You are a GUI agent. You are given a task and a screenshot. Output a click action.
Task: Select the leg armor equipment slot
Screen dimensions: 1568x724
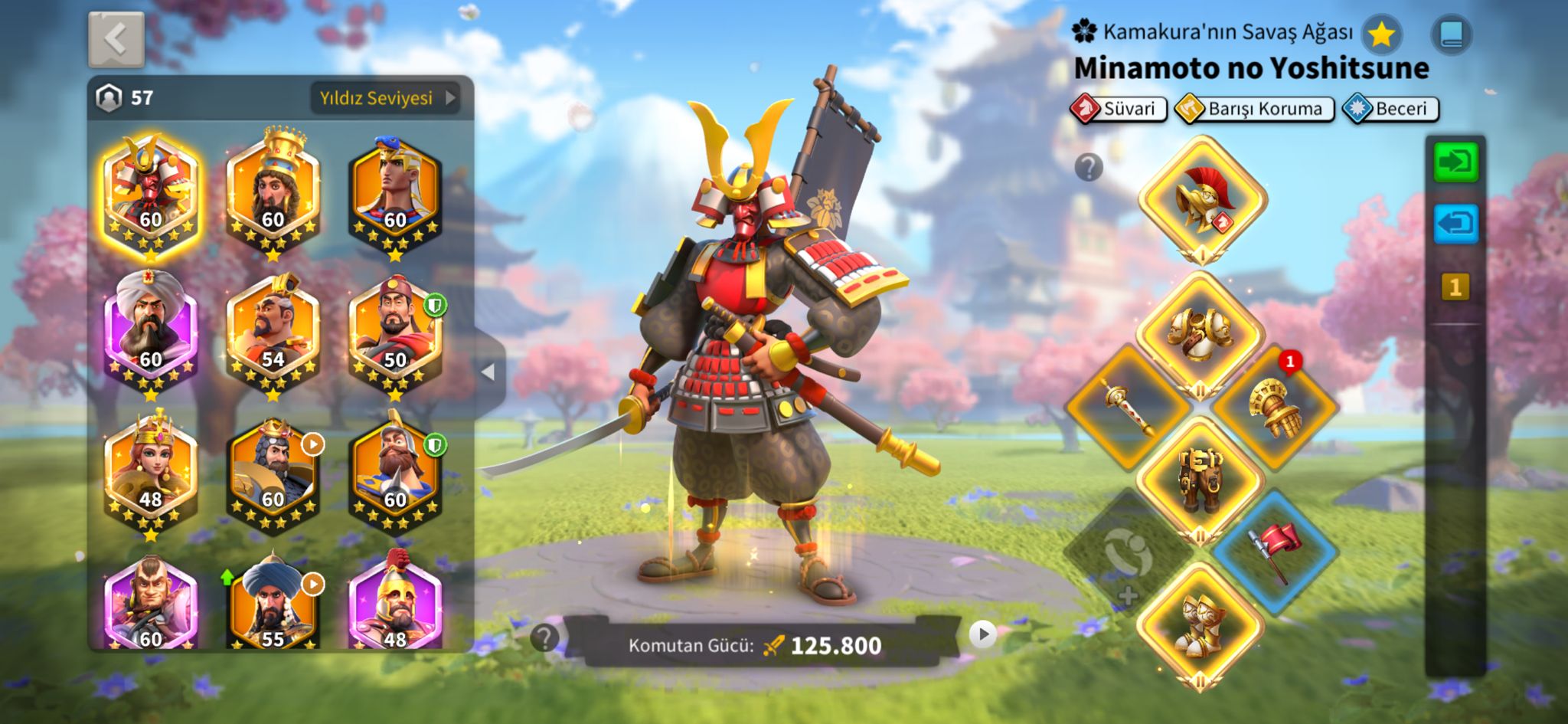click(1200, 479)
